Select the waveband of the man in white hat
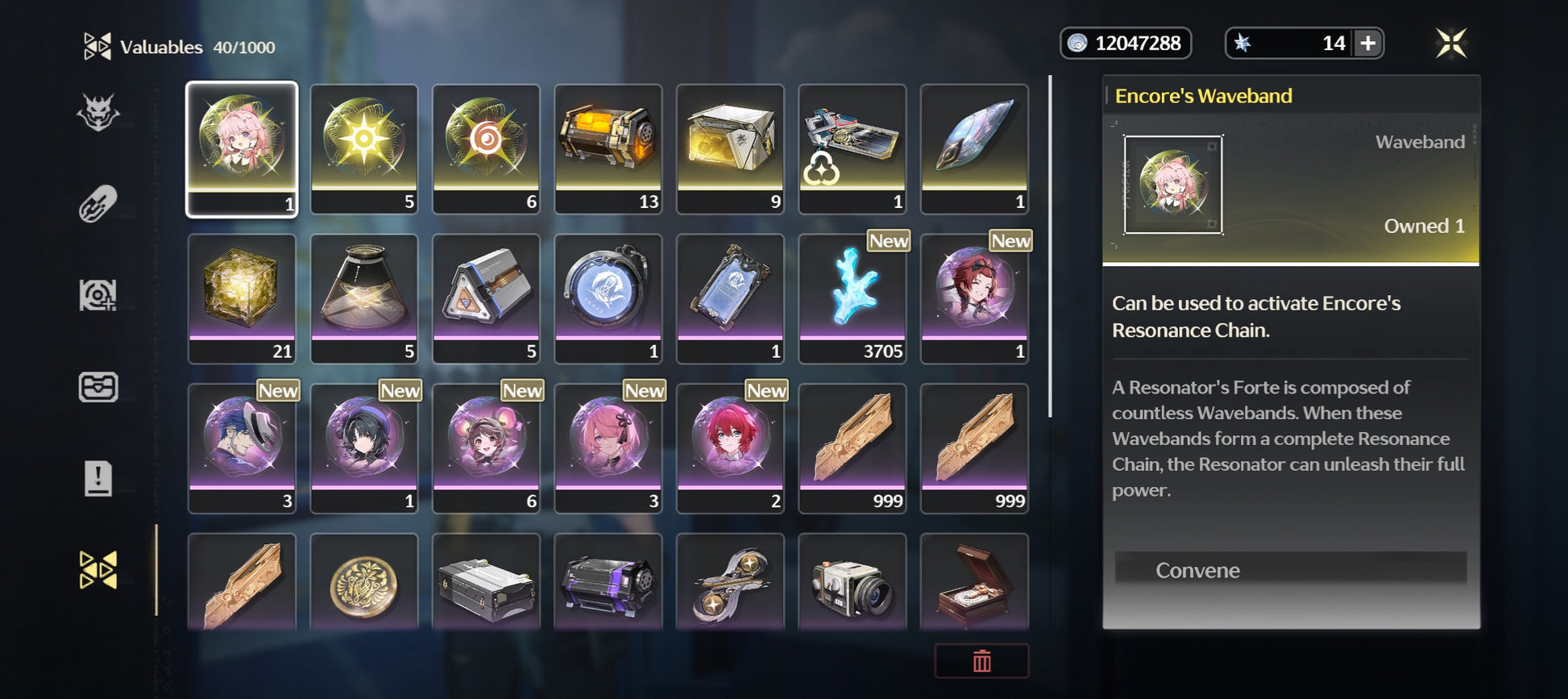This screenshot has height=699, width=1568. coord(242,447)
